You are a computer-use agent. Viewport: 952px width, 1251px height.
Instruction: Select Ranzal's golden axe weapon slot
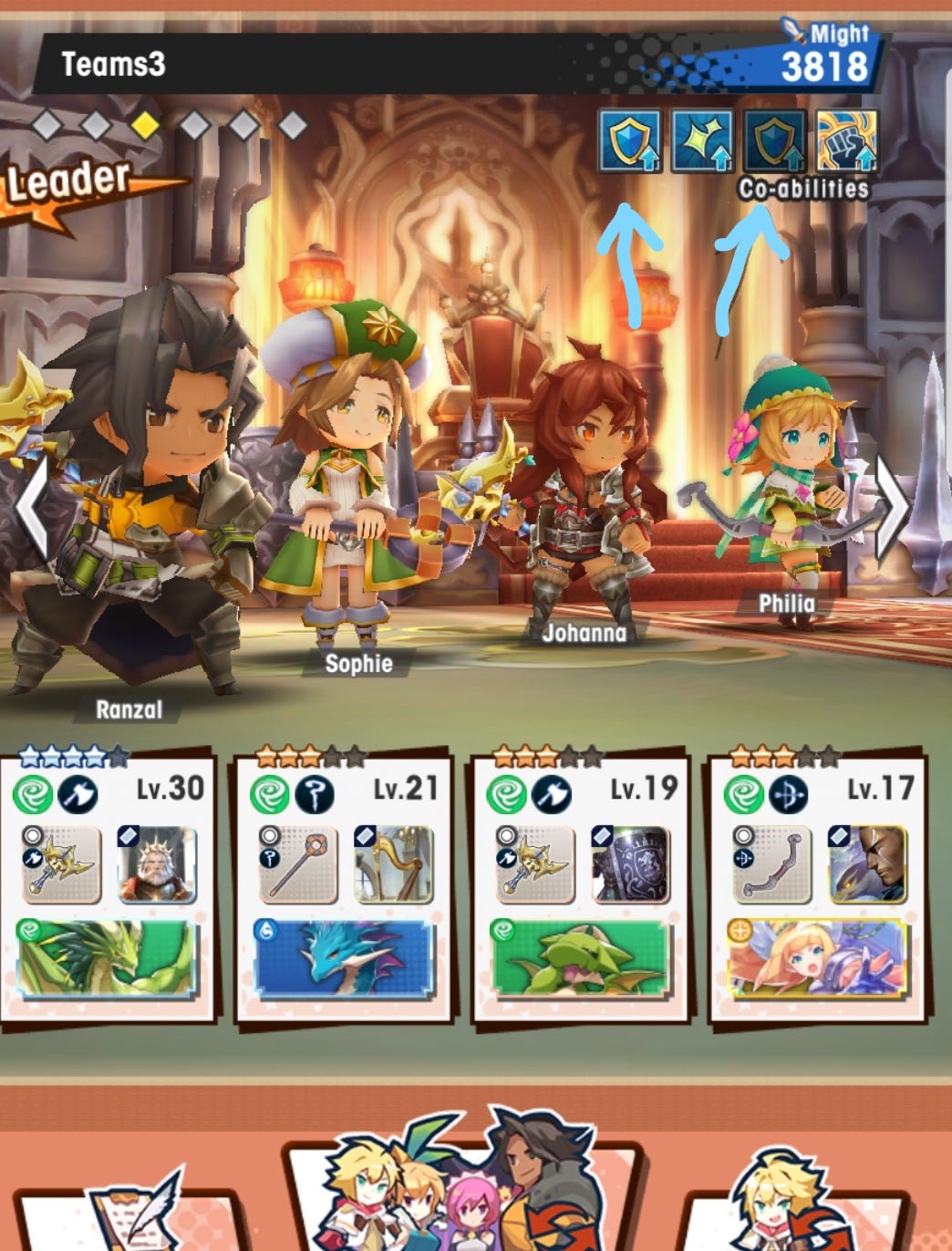[x=61, y=863]
